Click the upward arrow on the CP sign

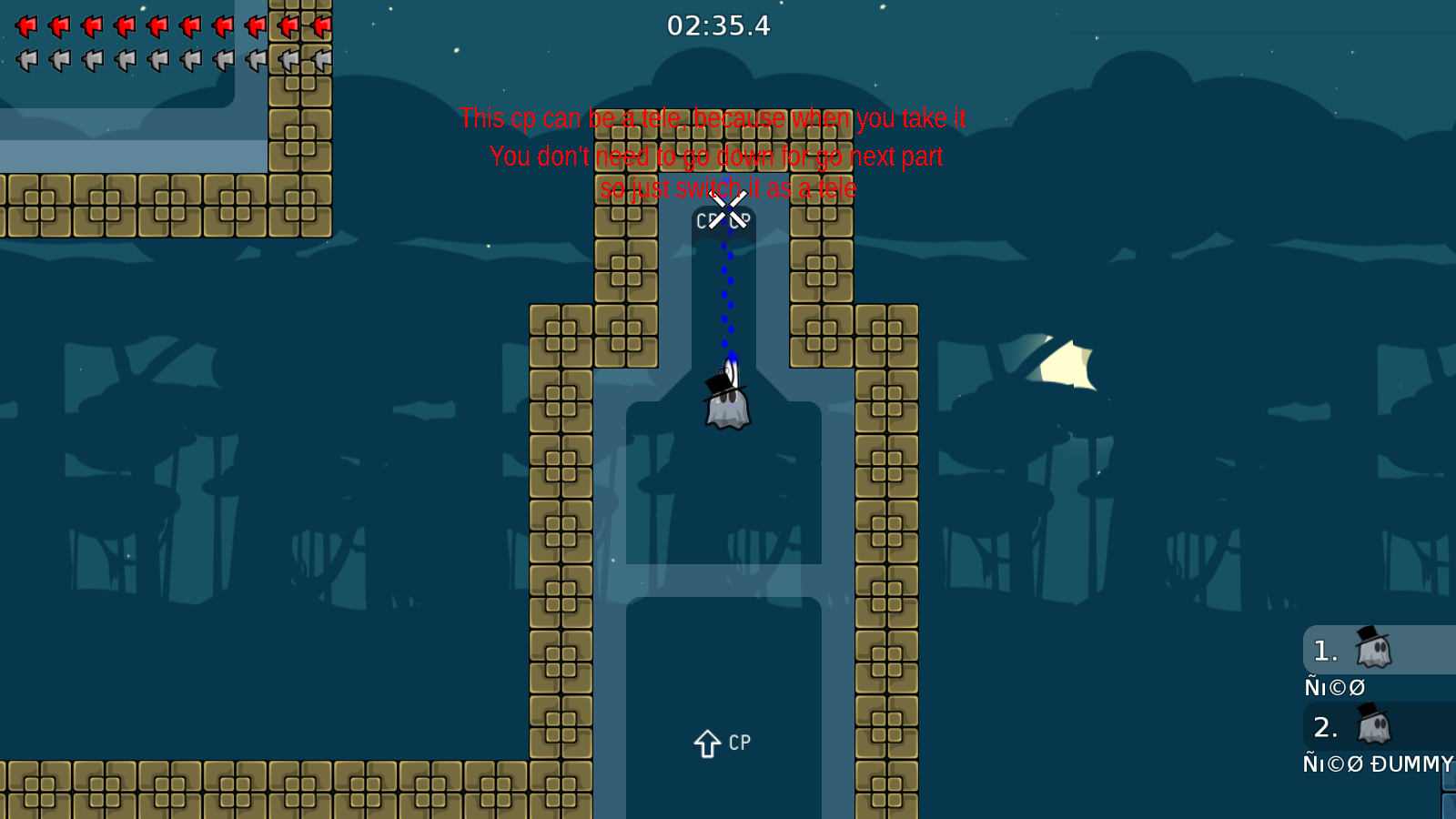pos(708,742)
